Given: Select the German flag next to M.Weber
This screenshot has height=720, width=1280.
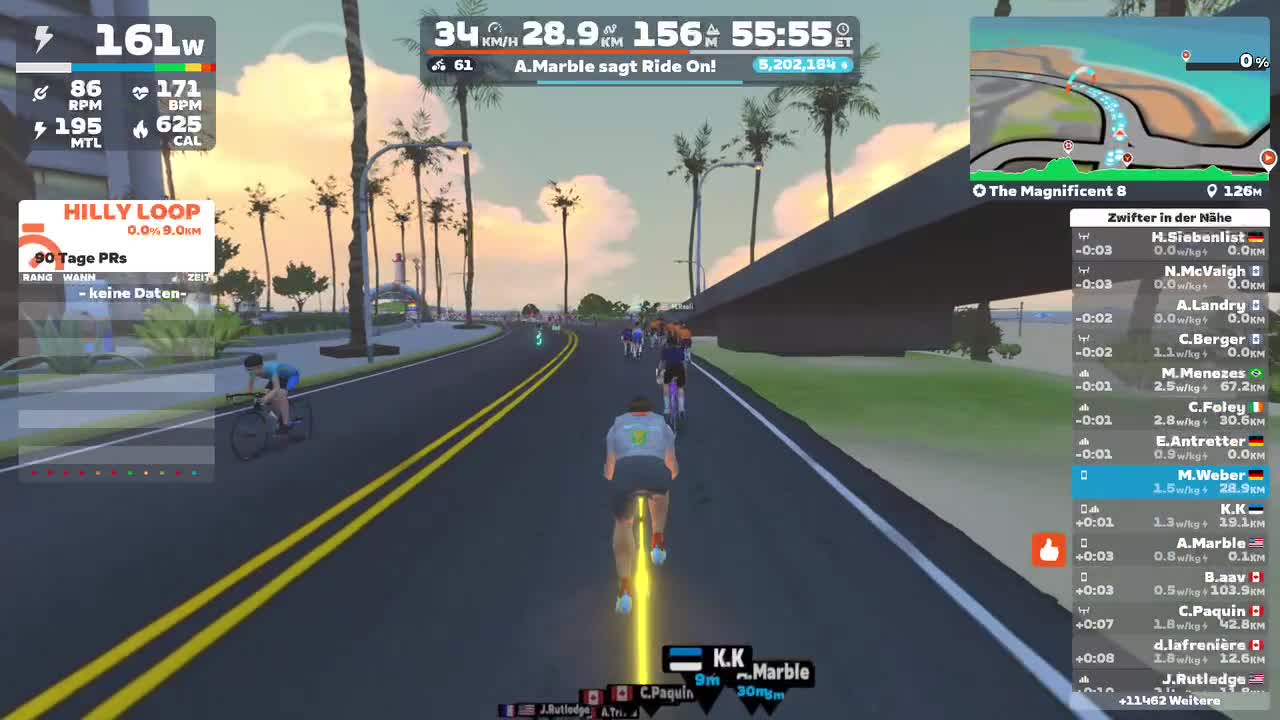Looking at the screenshot, I should coord(1256,475).
